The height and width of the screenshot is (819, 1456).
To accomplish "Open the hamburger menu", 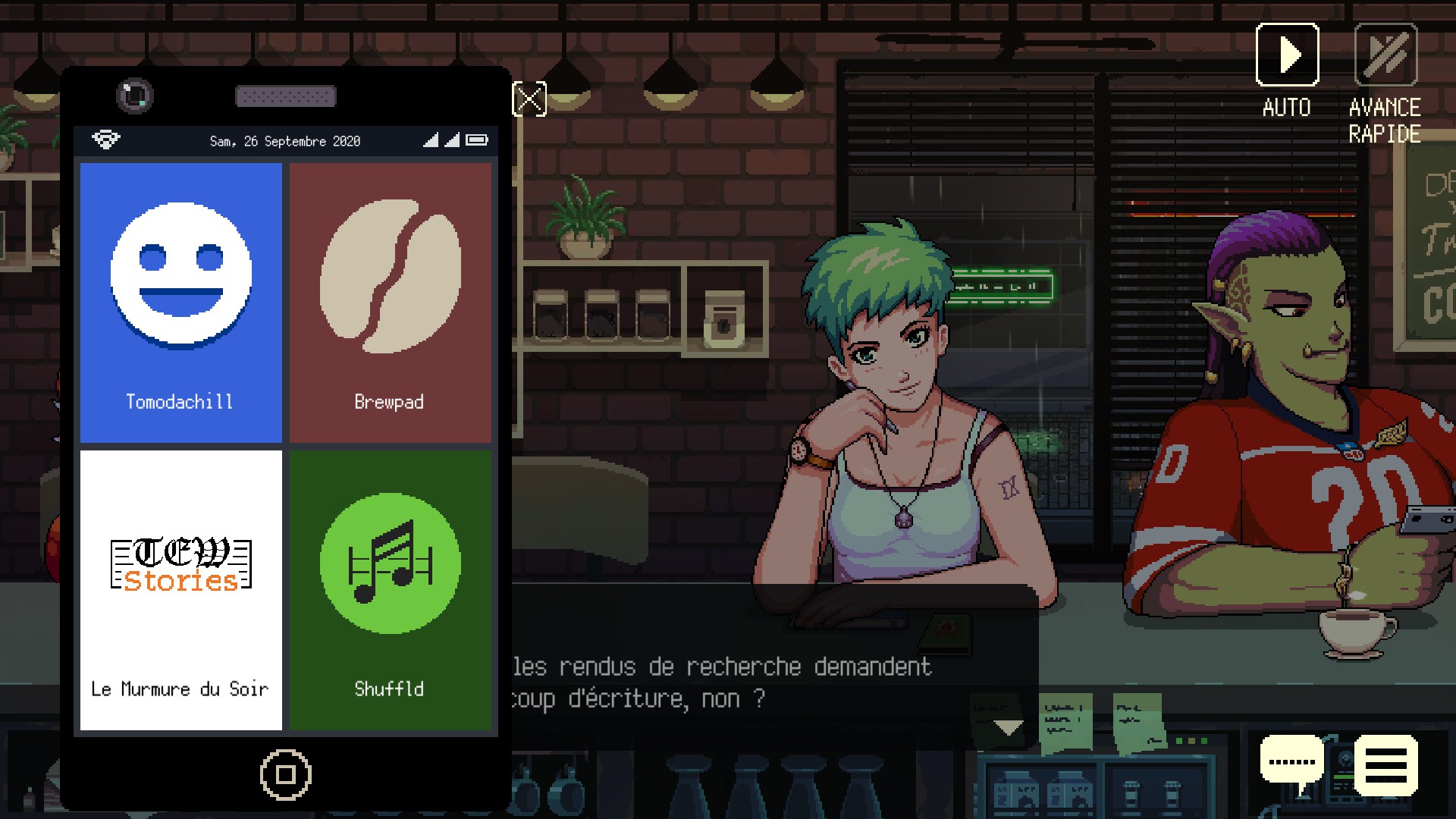I will [1385, 765].
